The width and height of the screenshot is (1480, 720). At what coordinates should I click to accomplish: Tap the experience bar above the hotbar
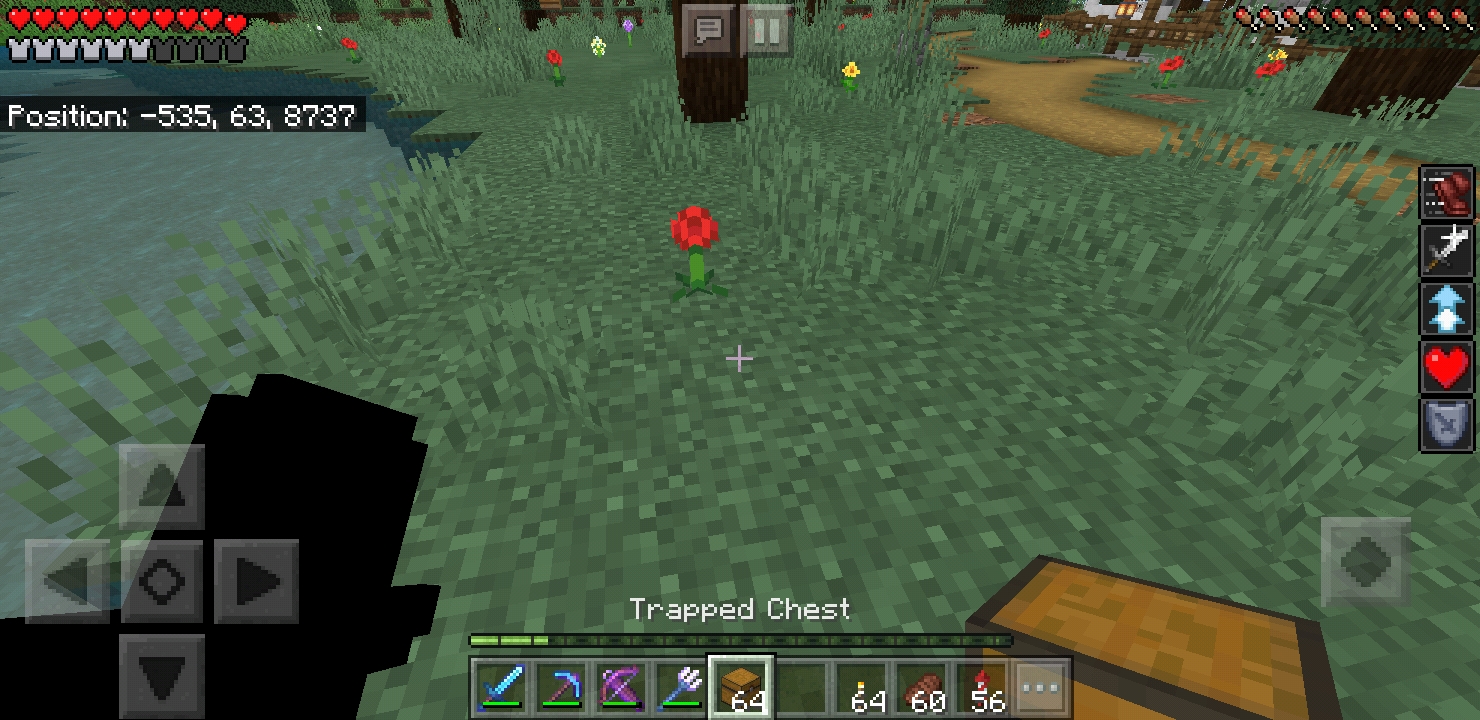740,638
